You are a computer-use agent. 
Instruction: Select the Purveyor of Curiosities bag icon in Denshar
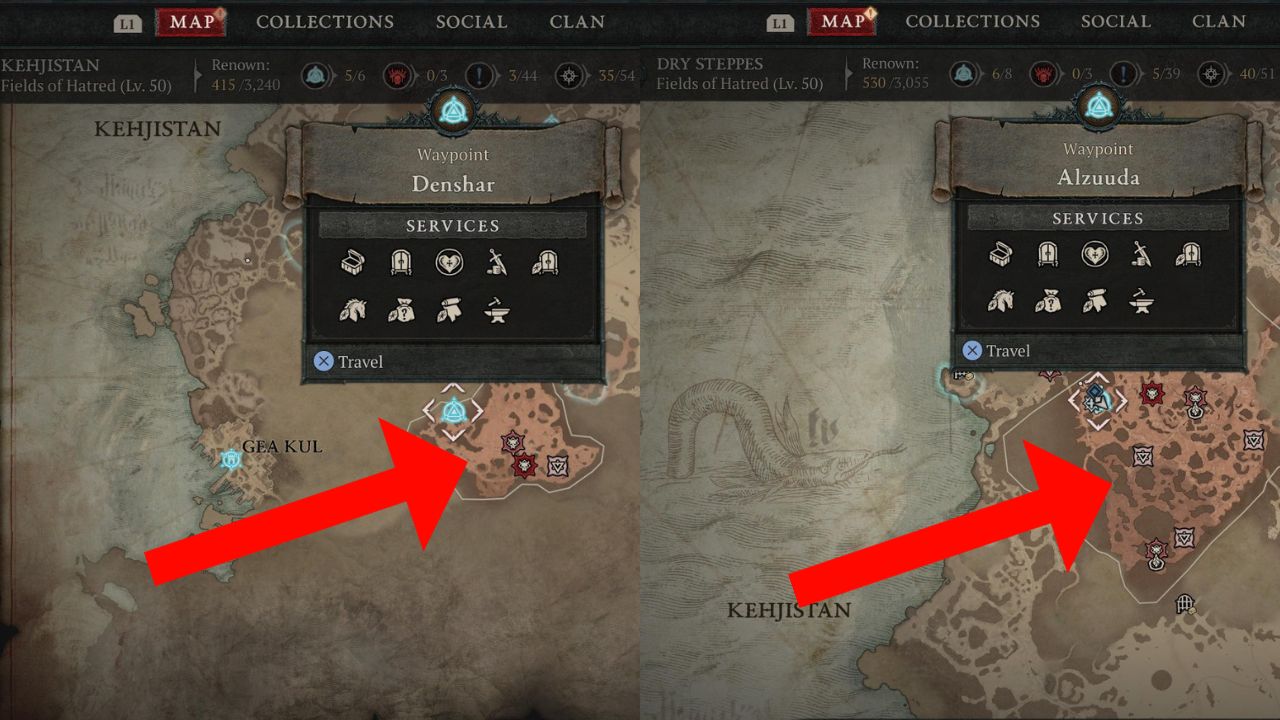click(401, 310)
